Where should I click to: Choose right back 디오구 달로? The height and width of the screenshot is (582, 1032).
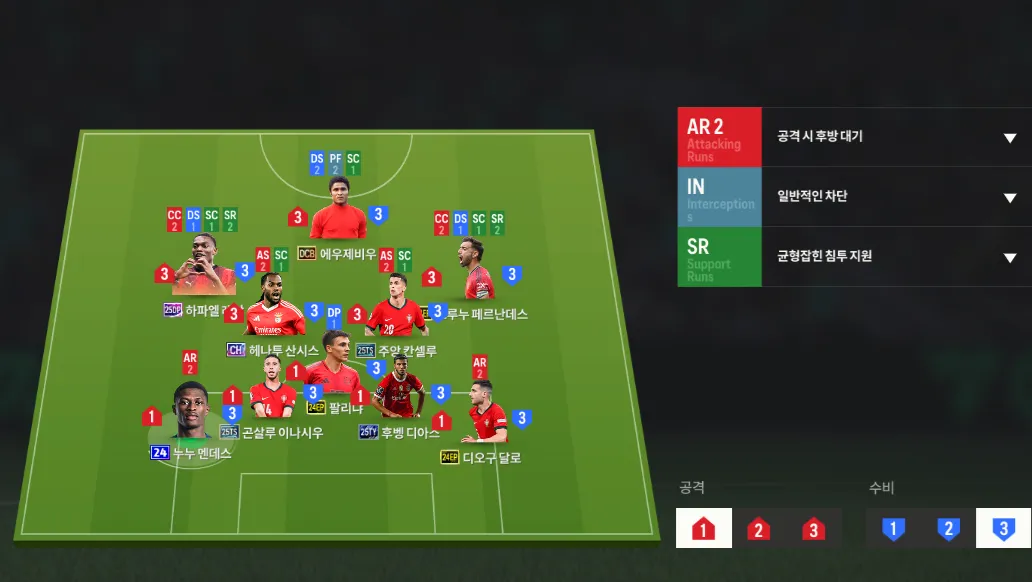pyautogui.click(x=487, y=414)
